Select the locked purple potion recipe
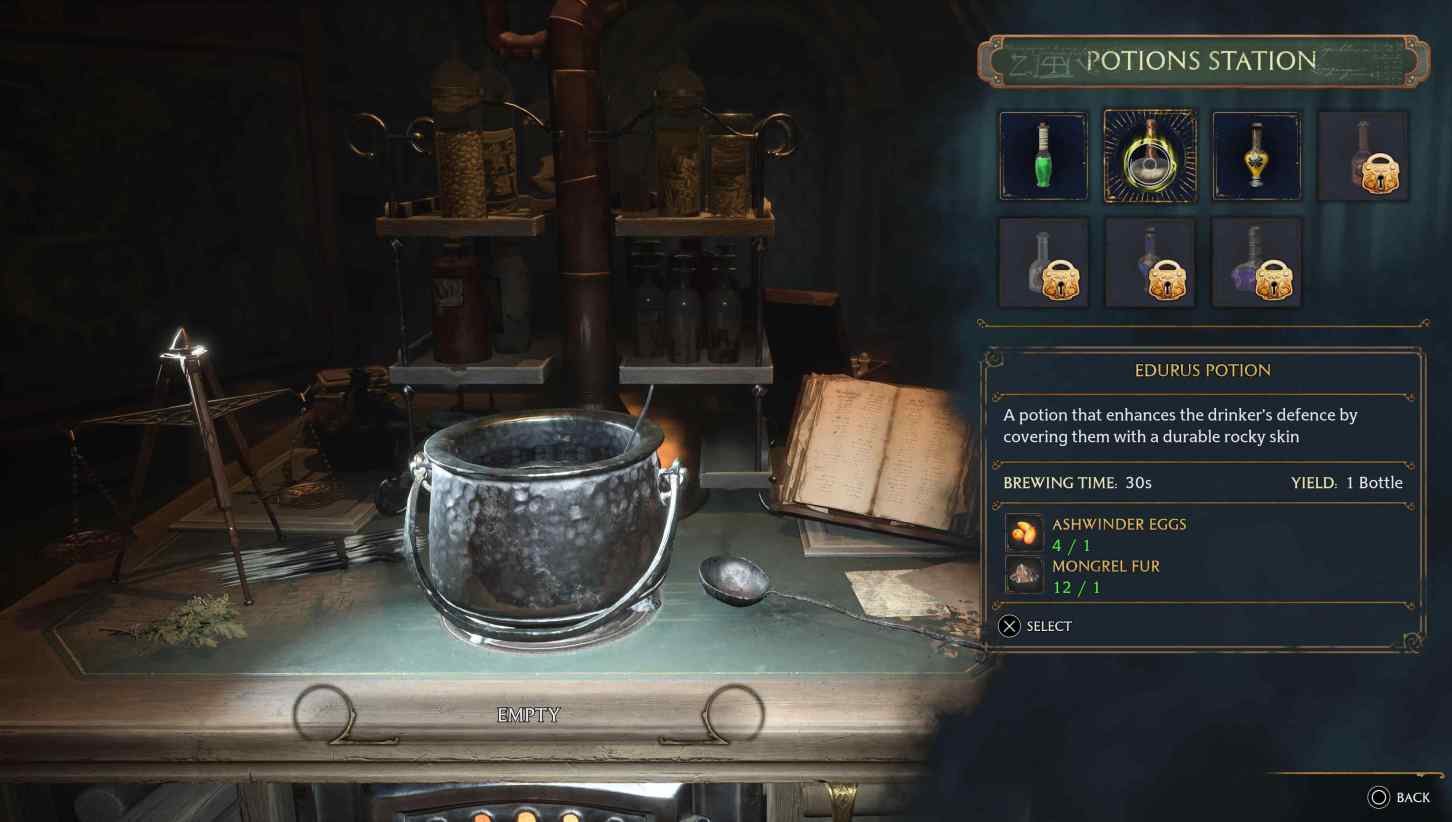This screenshot has height=822, width=1452. (x=1256, y=262)
